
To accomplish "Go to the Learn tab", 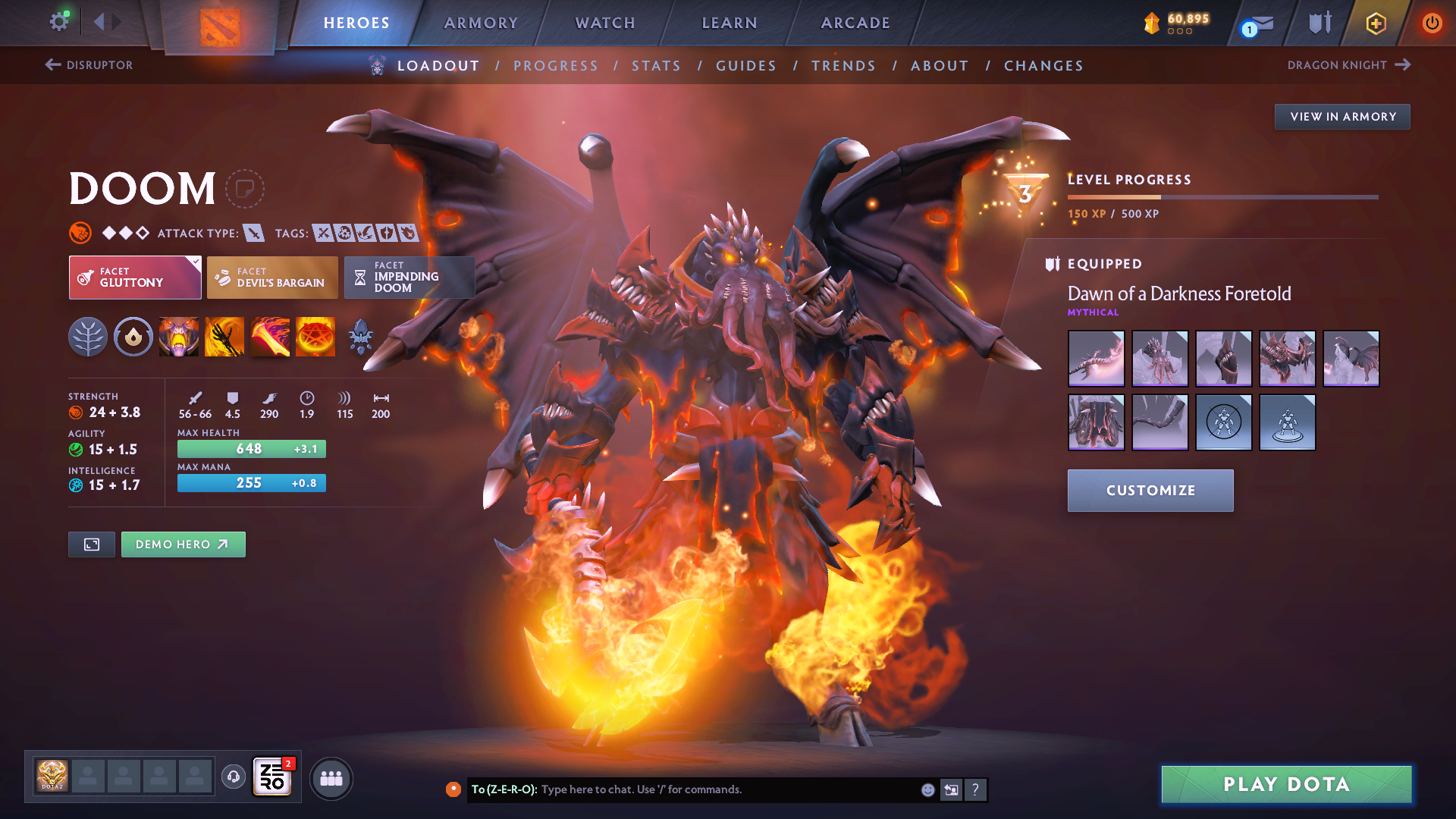I will coord(730,23).
